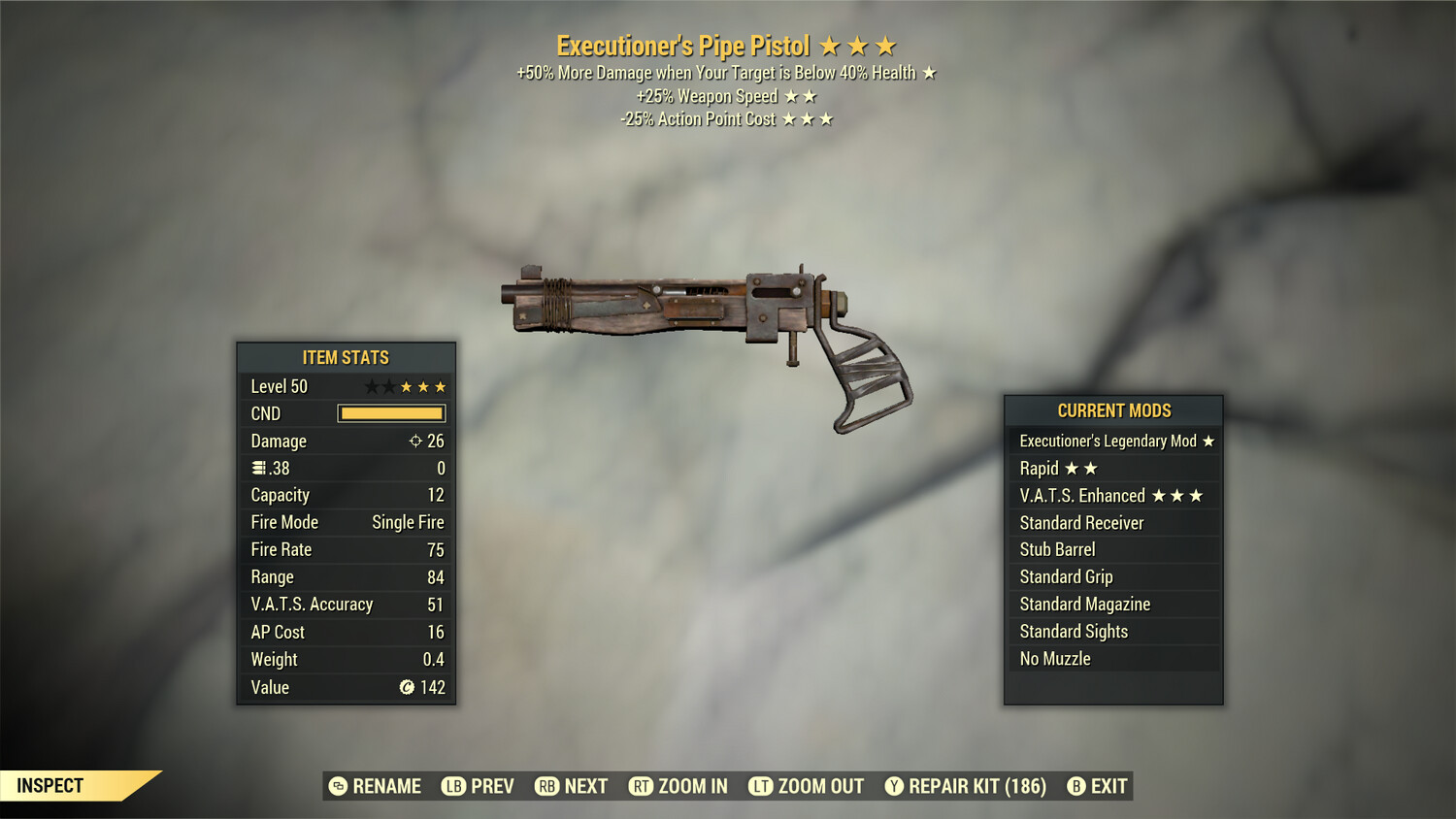Switch to the INSPECT tab
Image resolution: width=1456 pixels, height=819 pixels.
[x=50, y=785]
